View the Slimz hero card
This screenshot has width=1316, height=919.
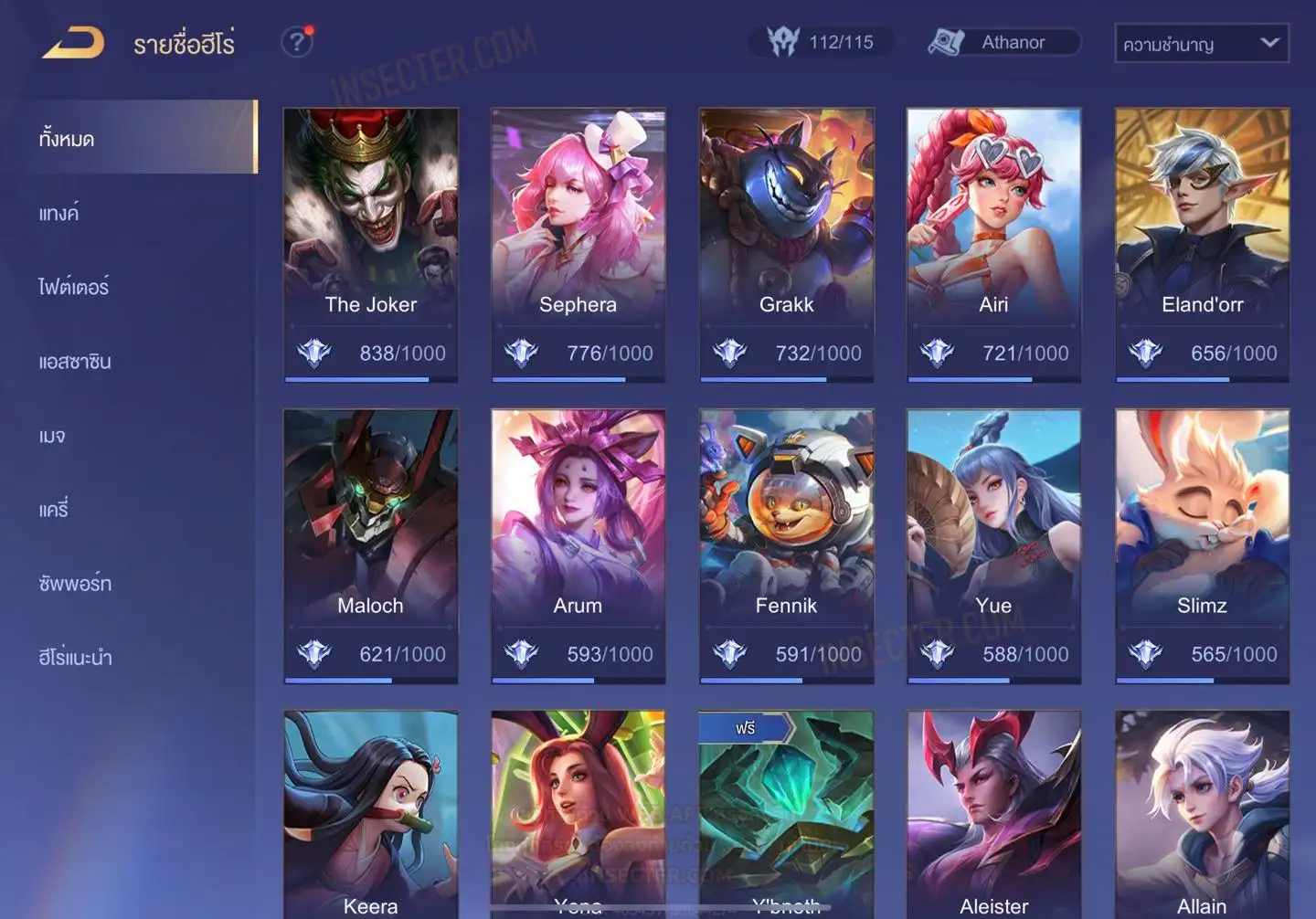tap(1202, 545)
